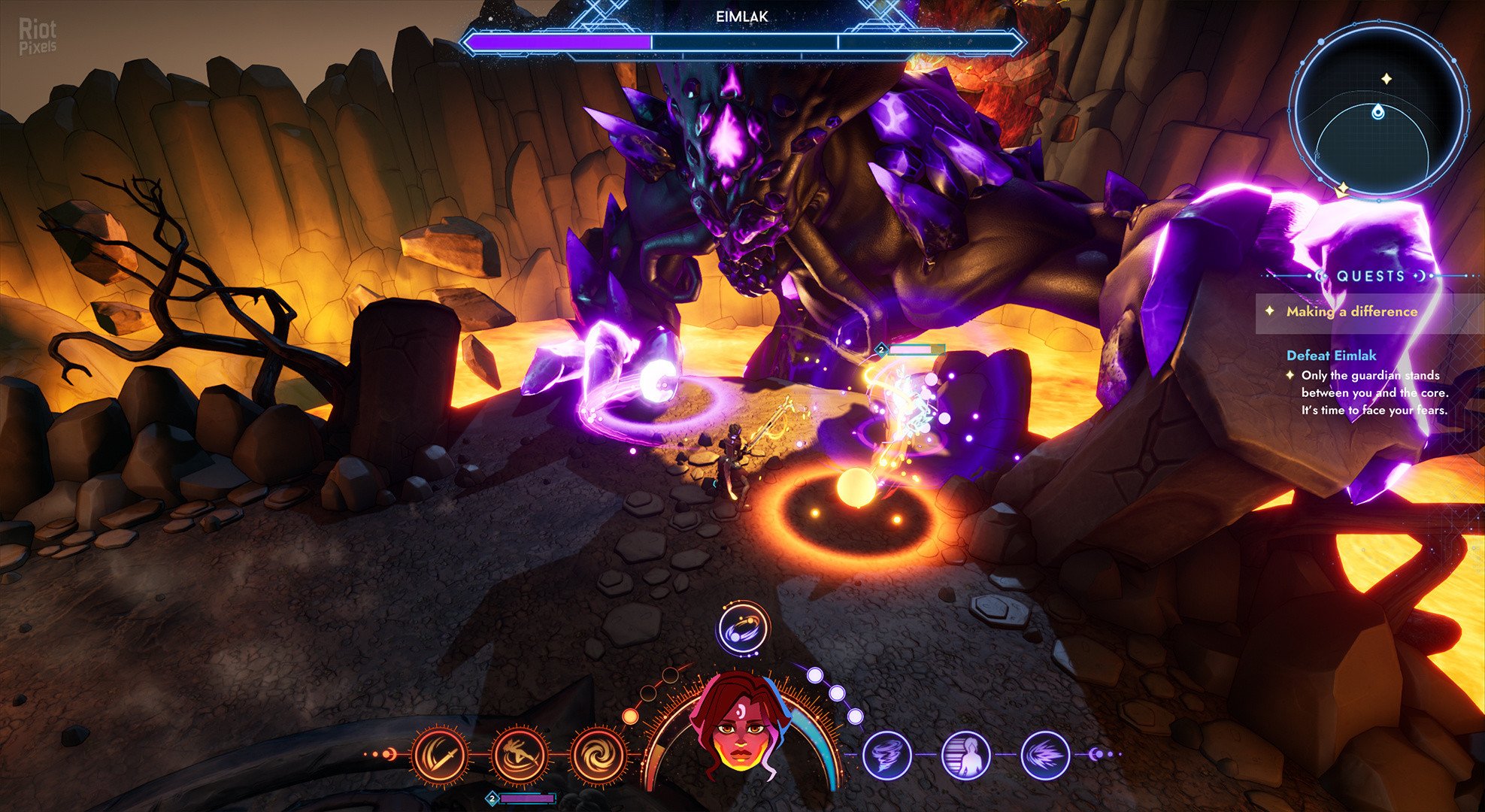Activate the silhouette figure ability

966,754
